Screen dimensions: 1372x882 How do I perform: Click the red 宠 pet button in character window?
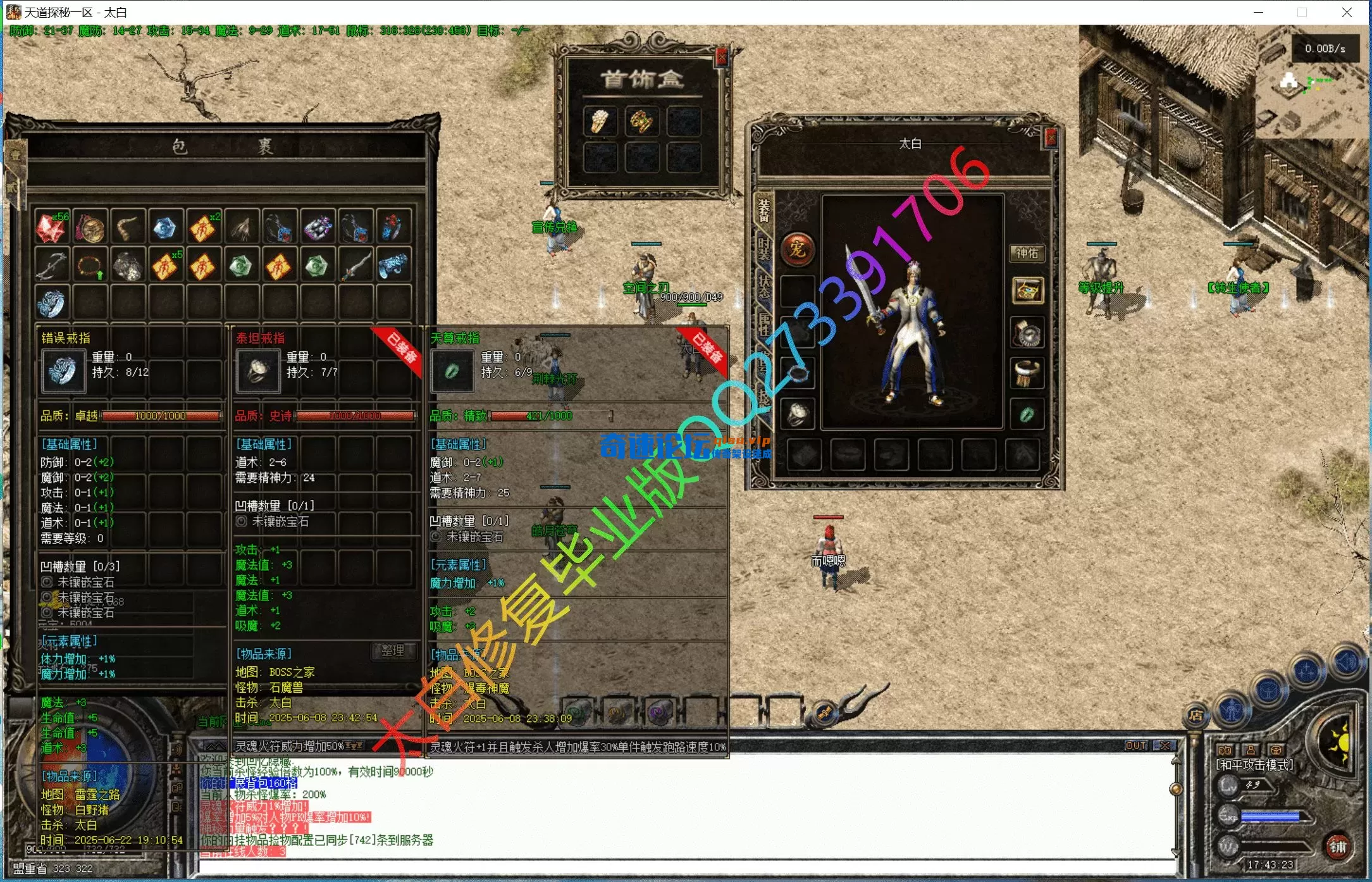click(x=796, y=249)
